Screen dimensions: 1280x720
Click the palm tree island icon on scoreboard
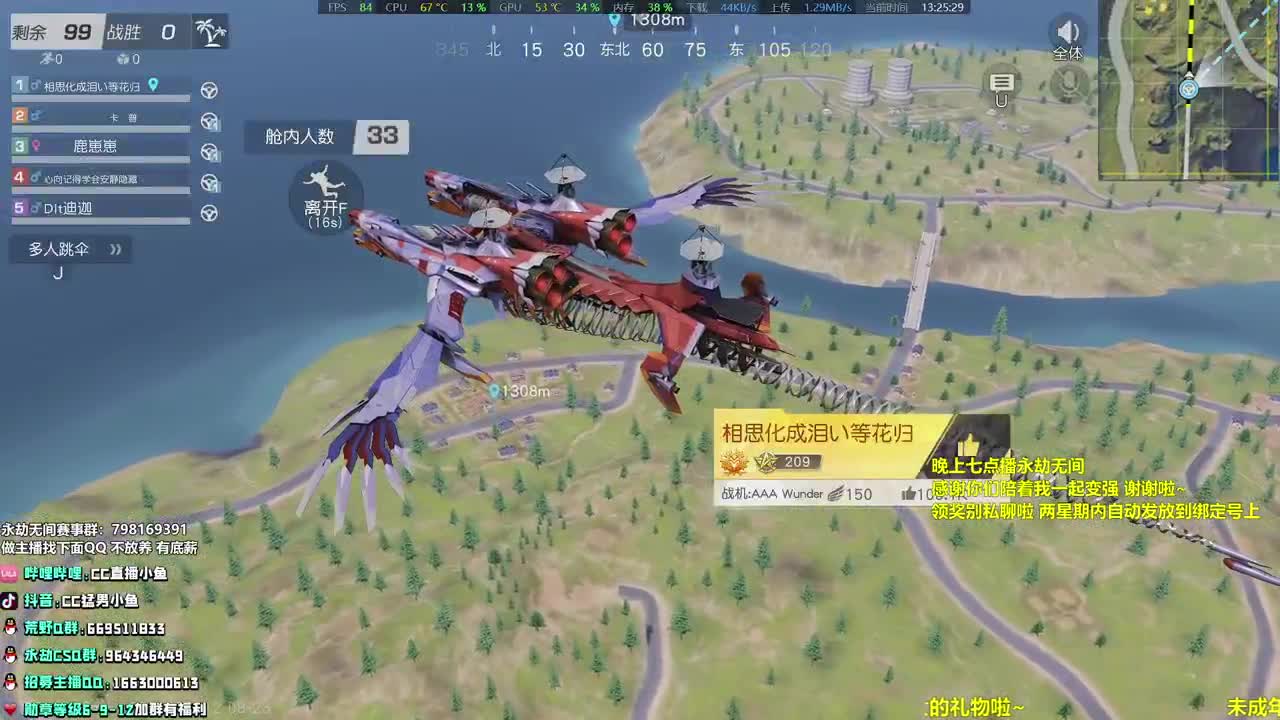(211, 31)
